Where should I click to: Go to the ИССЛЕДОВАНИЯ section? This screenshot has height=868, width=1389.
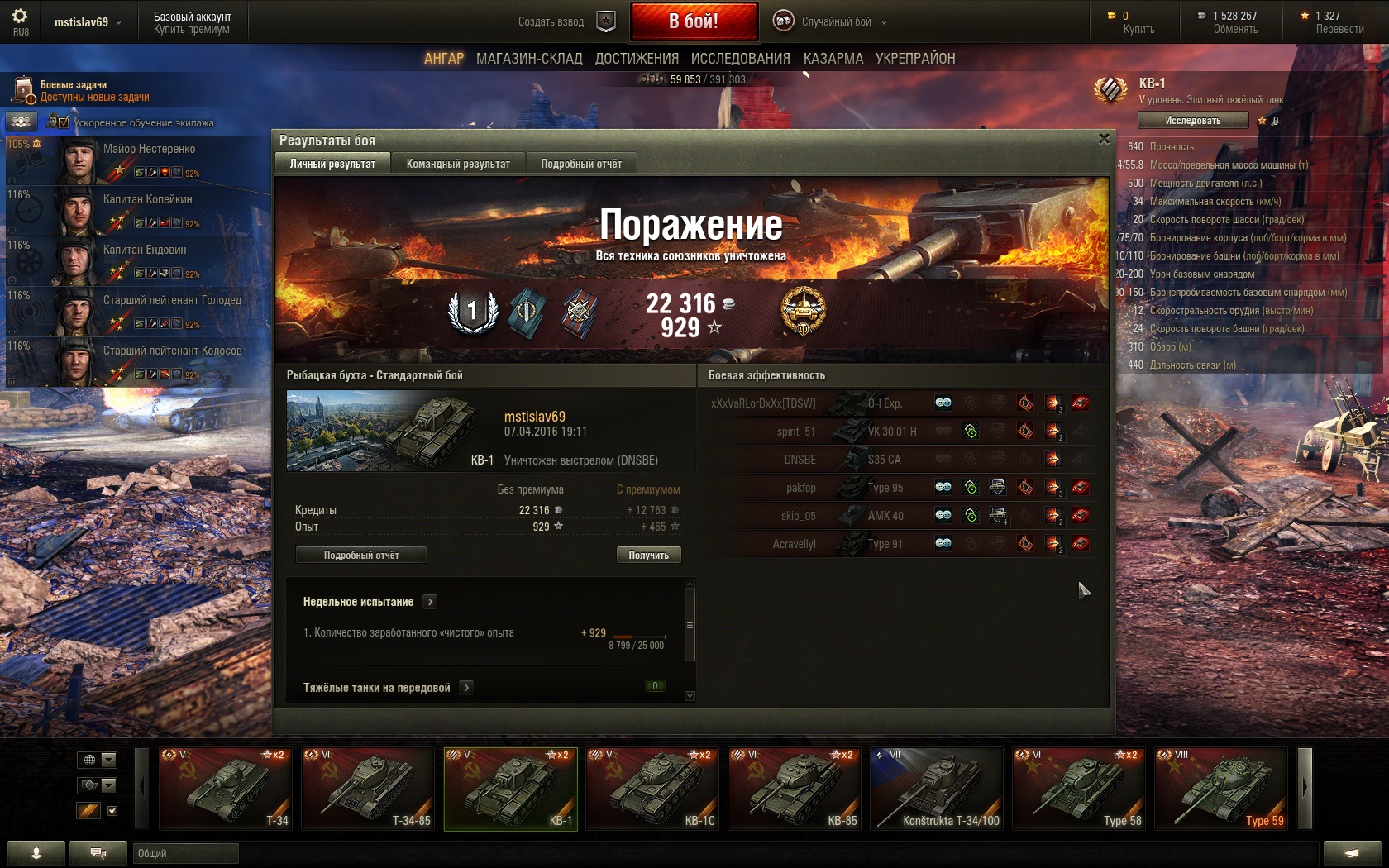pyautogui.click(x=740, y=59)
